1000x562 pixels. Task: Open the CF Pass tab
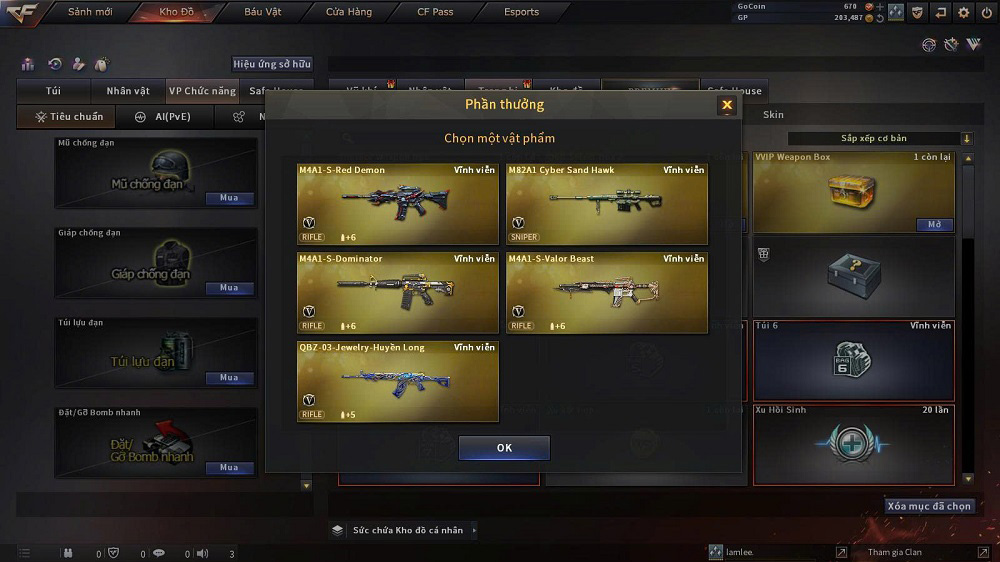pyautogui.click(x=435, y=12)
